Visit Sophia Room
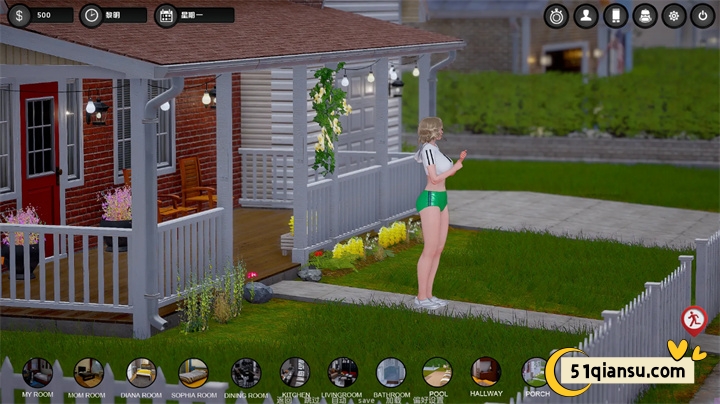 (193, 373)
